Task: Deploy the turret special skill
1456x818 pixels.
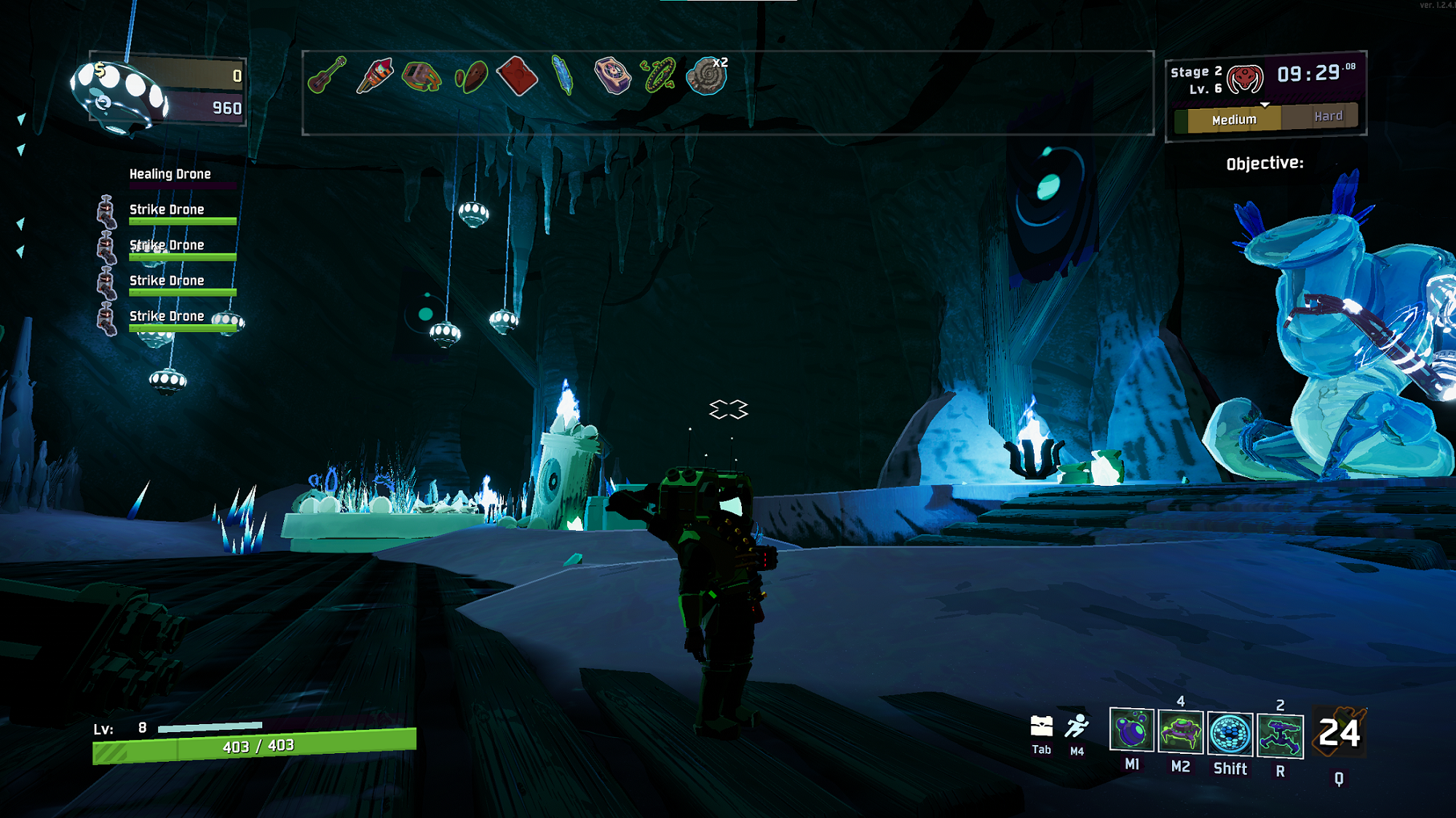Action: 1280,735
